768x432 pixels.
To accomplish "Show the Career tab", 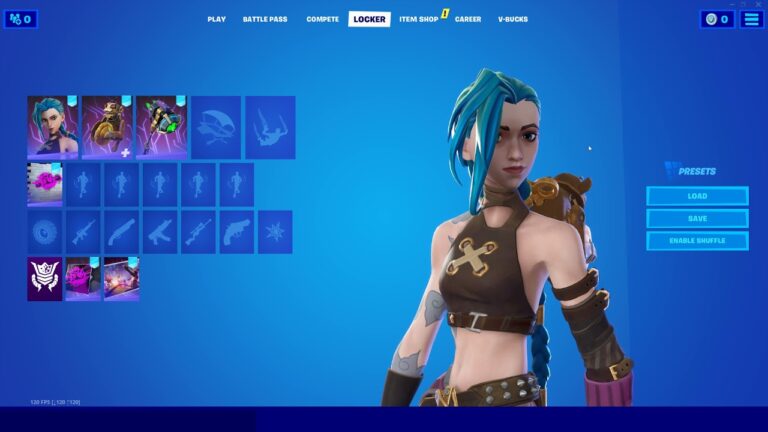I will click(x=468, y=19).
